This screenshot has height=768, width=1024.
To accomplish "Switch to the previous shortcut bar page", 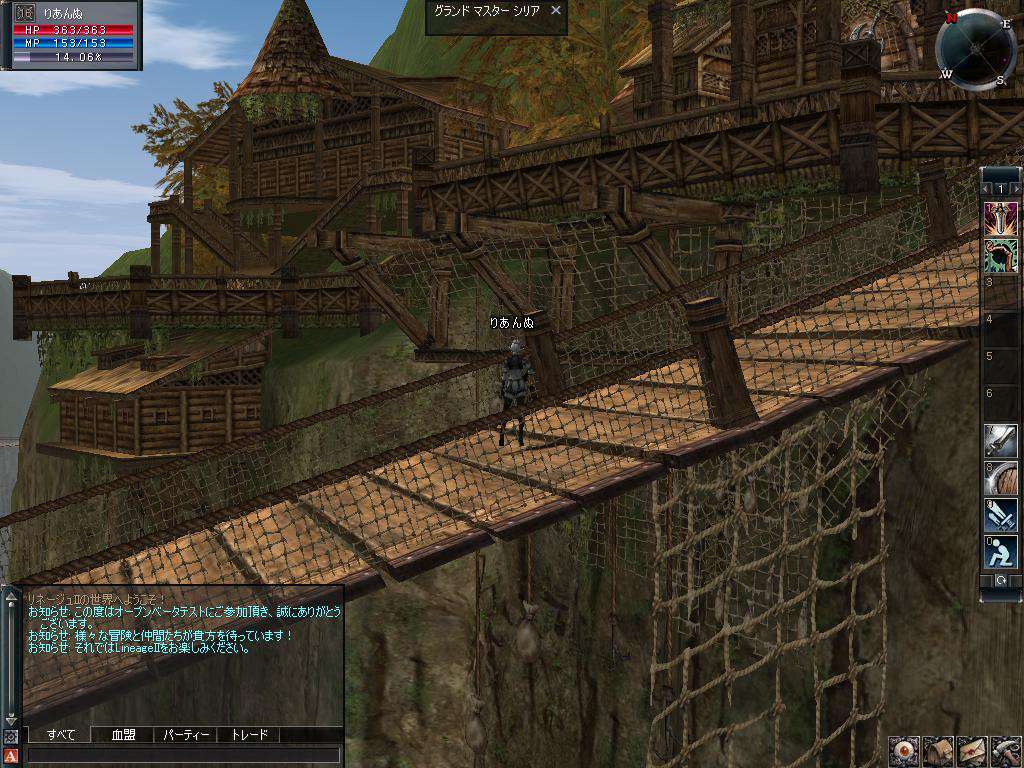I will pyautogui.click(x=986, y=188).
